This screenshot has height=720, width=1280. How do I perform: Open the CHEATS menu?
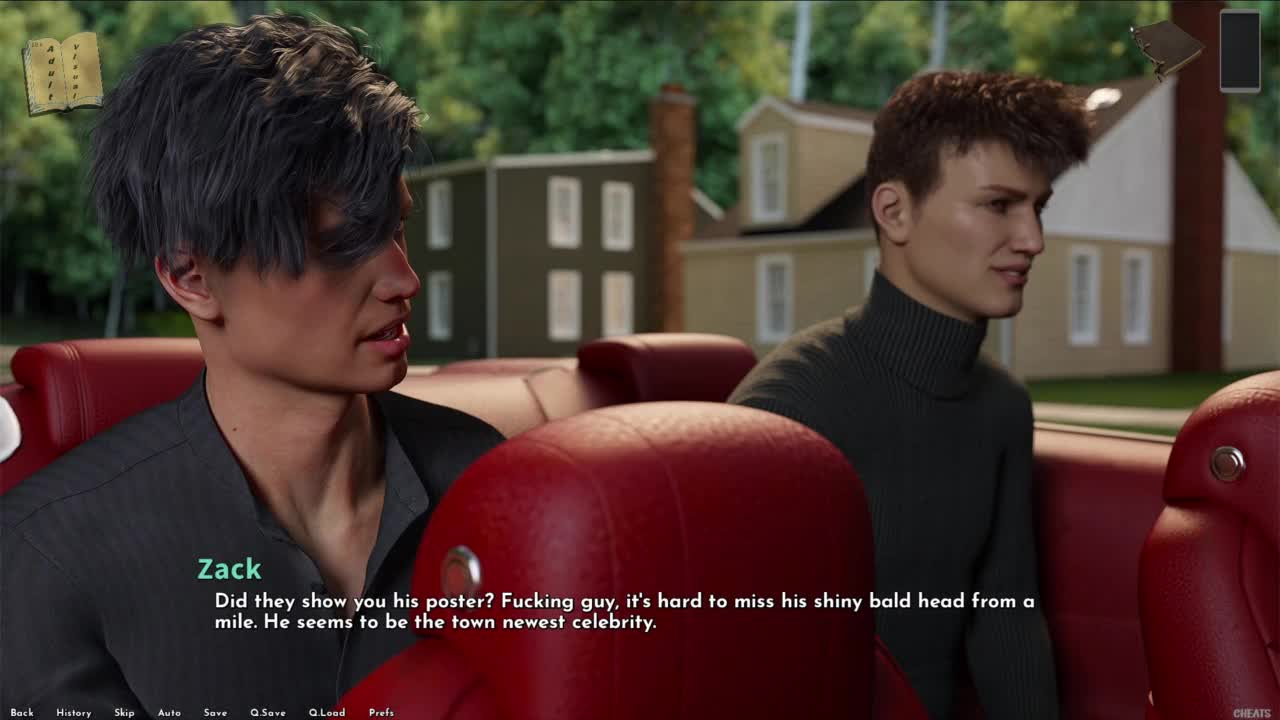pyautogui.click(x=1251, y=713)
